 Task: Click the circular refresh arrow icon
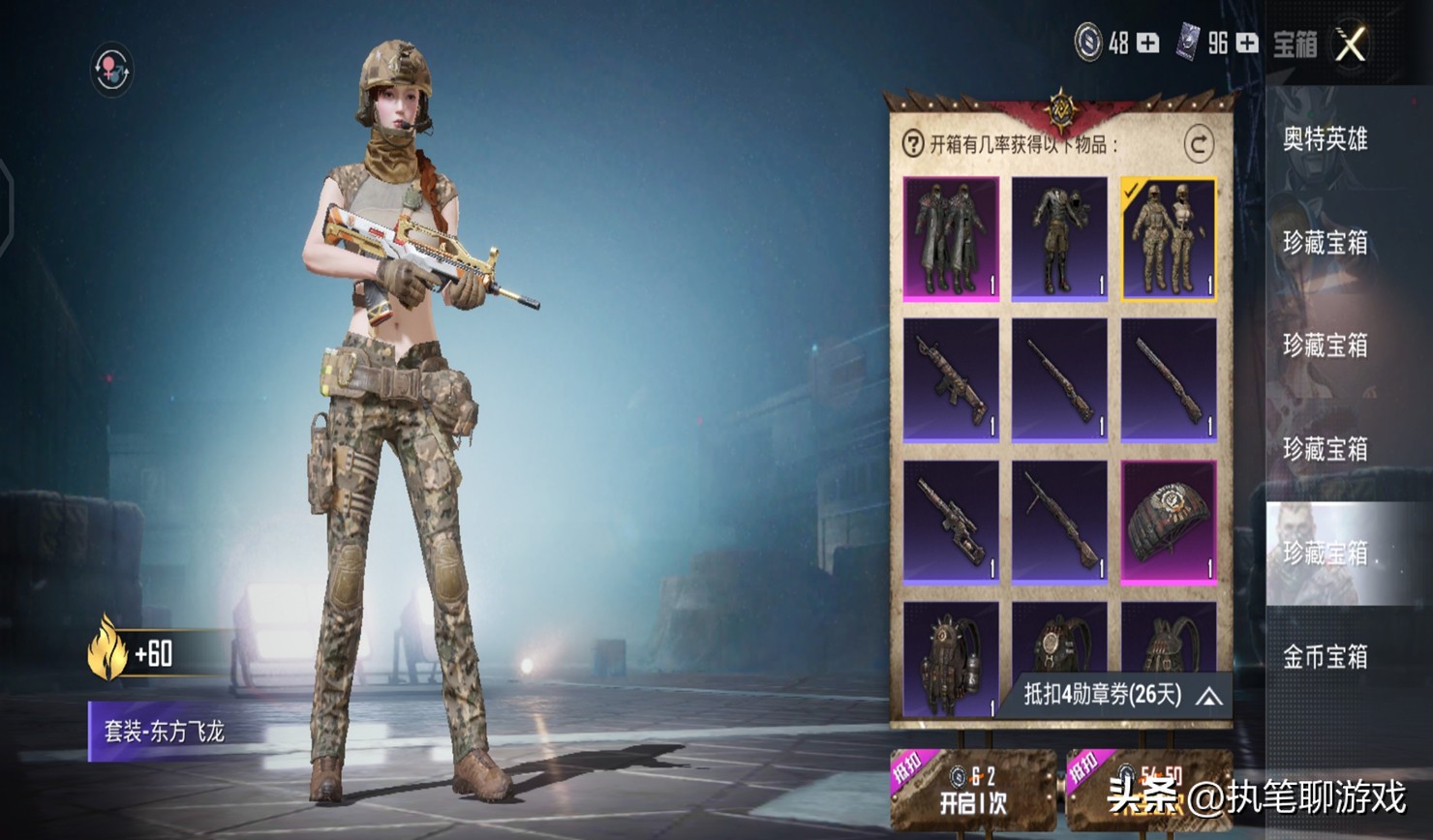(1199, 144)
